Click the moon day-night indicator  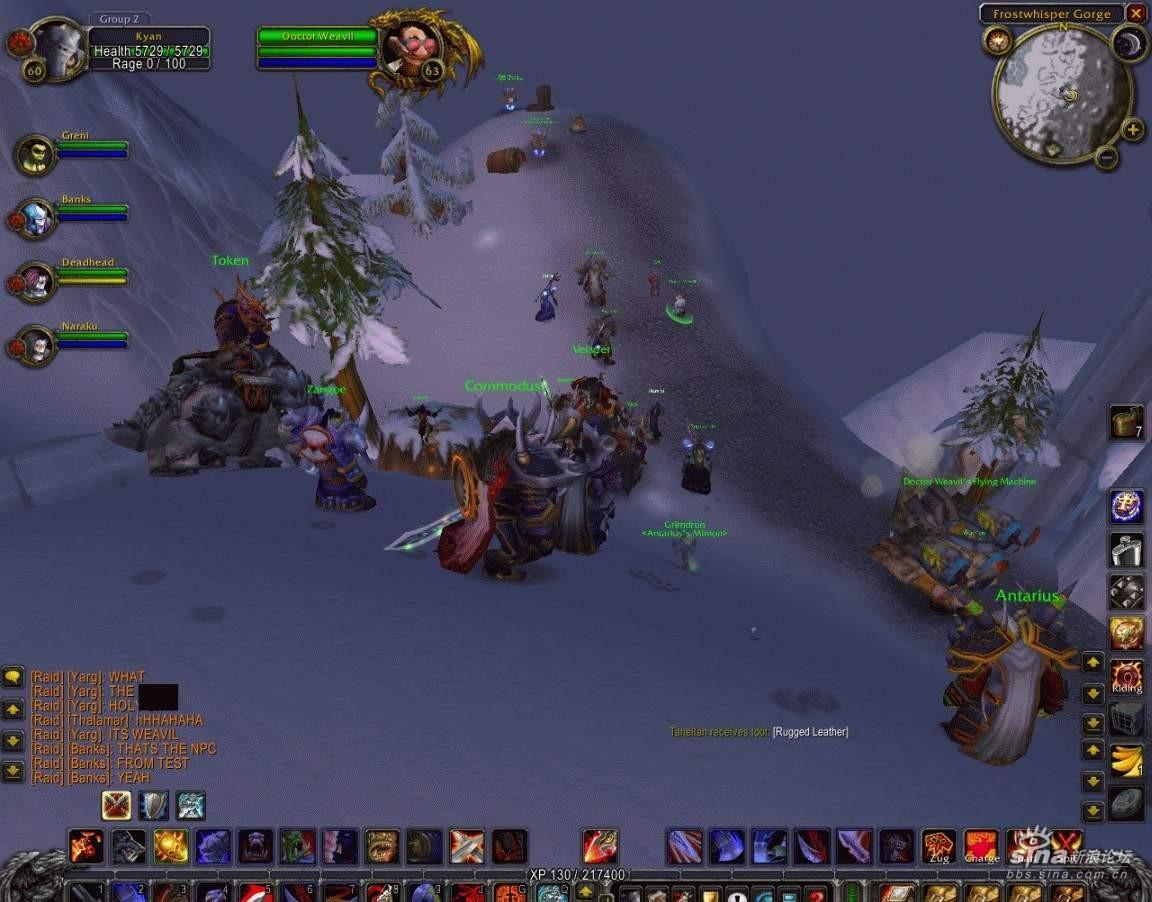[x=1129, y=42]
